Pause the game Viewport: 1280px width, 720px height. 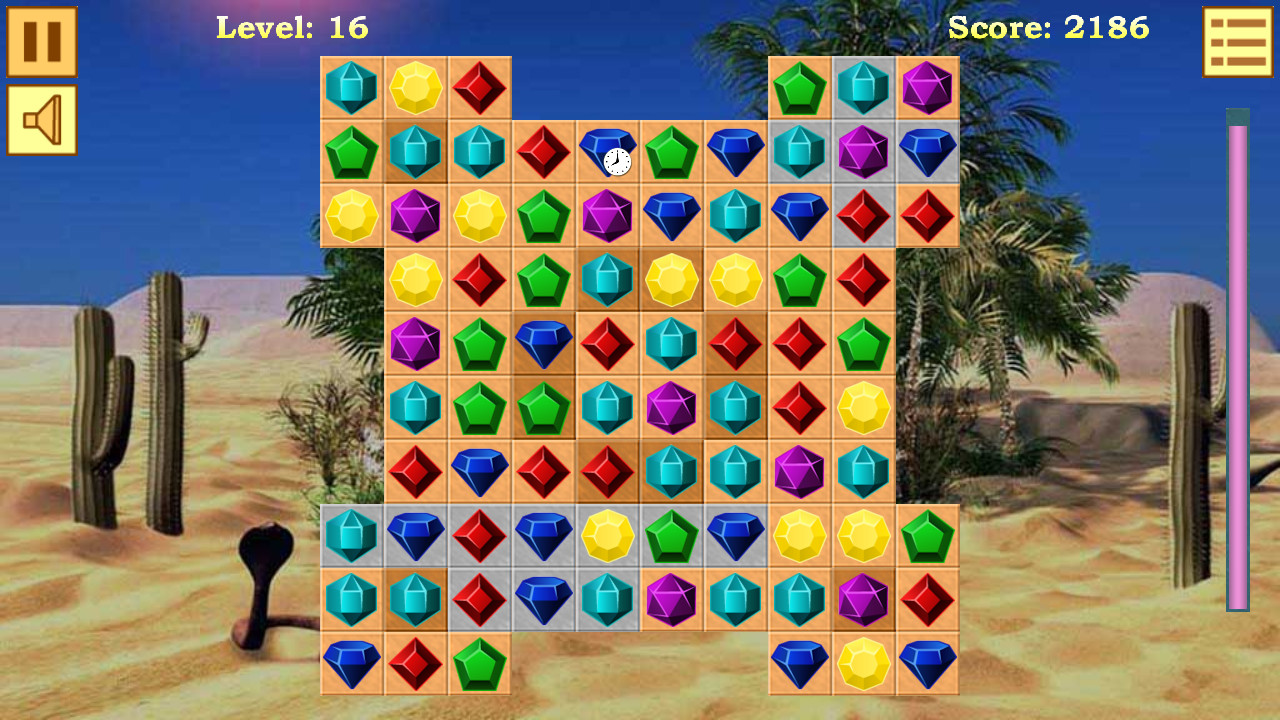coord(40,41)
